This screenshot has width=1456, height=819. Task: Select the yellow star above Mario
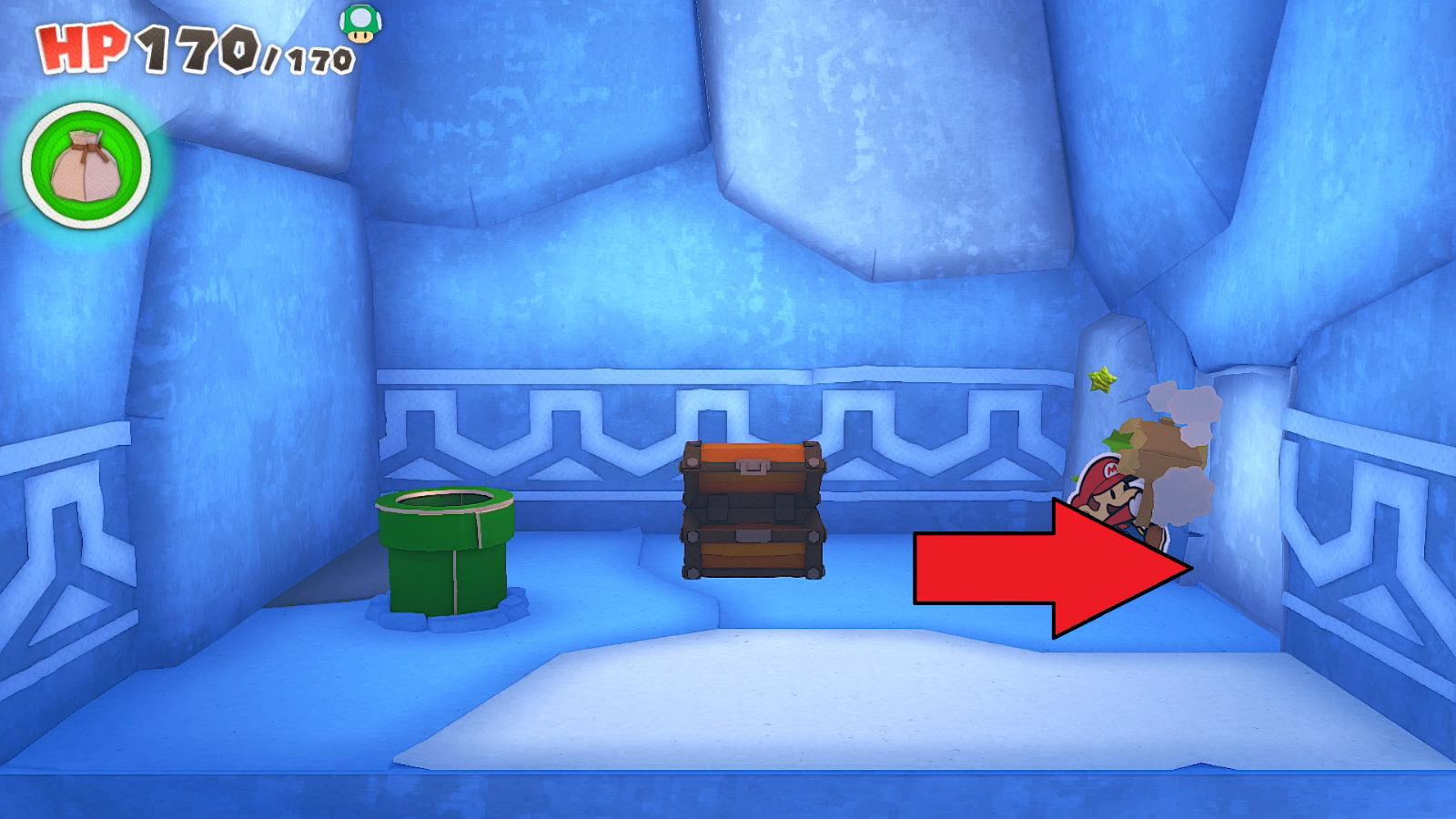point(1104,380)
